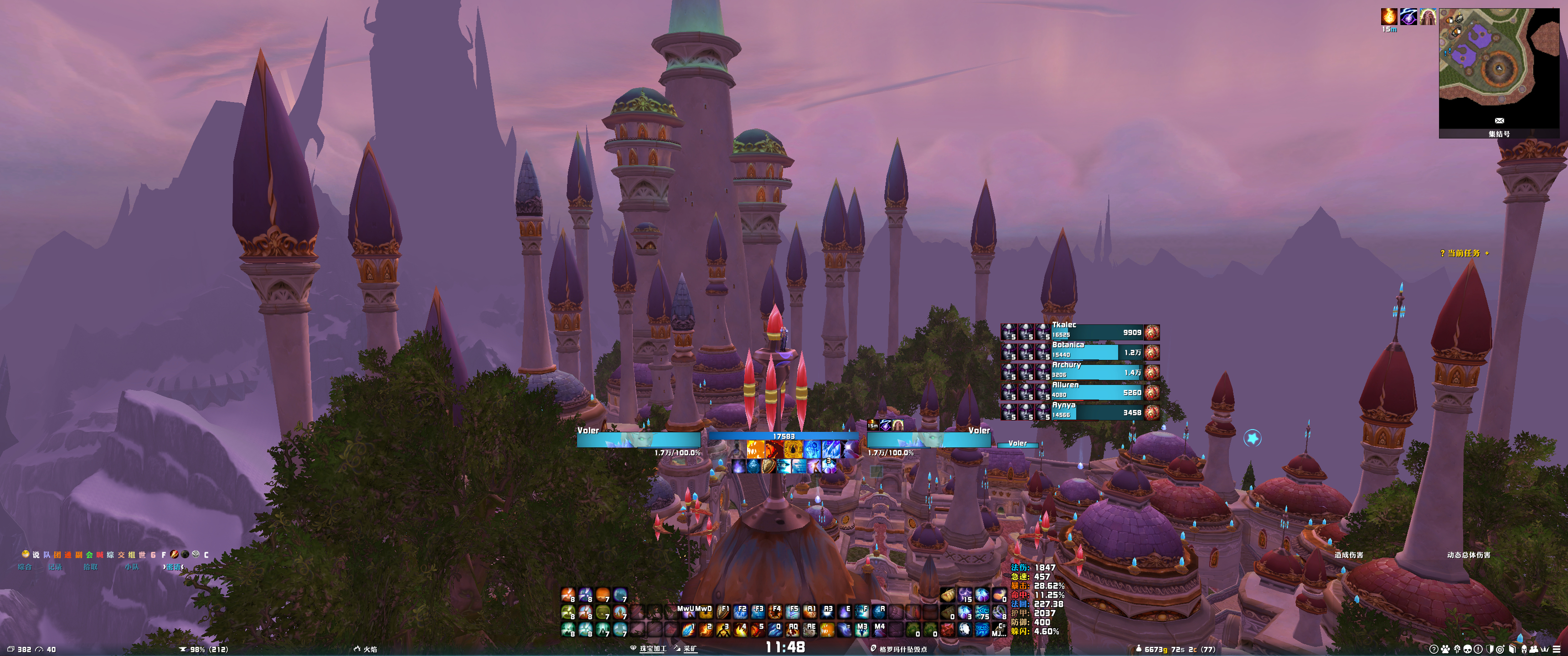Open the 记录 chat tab

55,567
